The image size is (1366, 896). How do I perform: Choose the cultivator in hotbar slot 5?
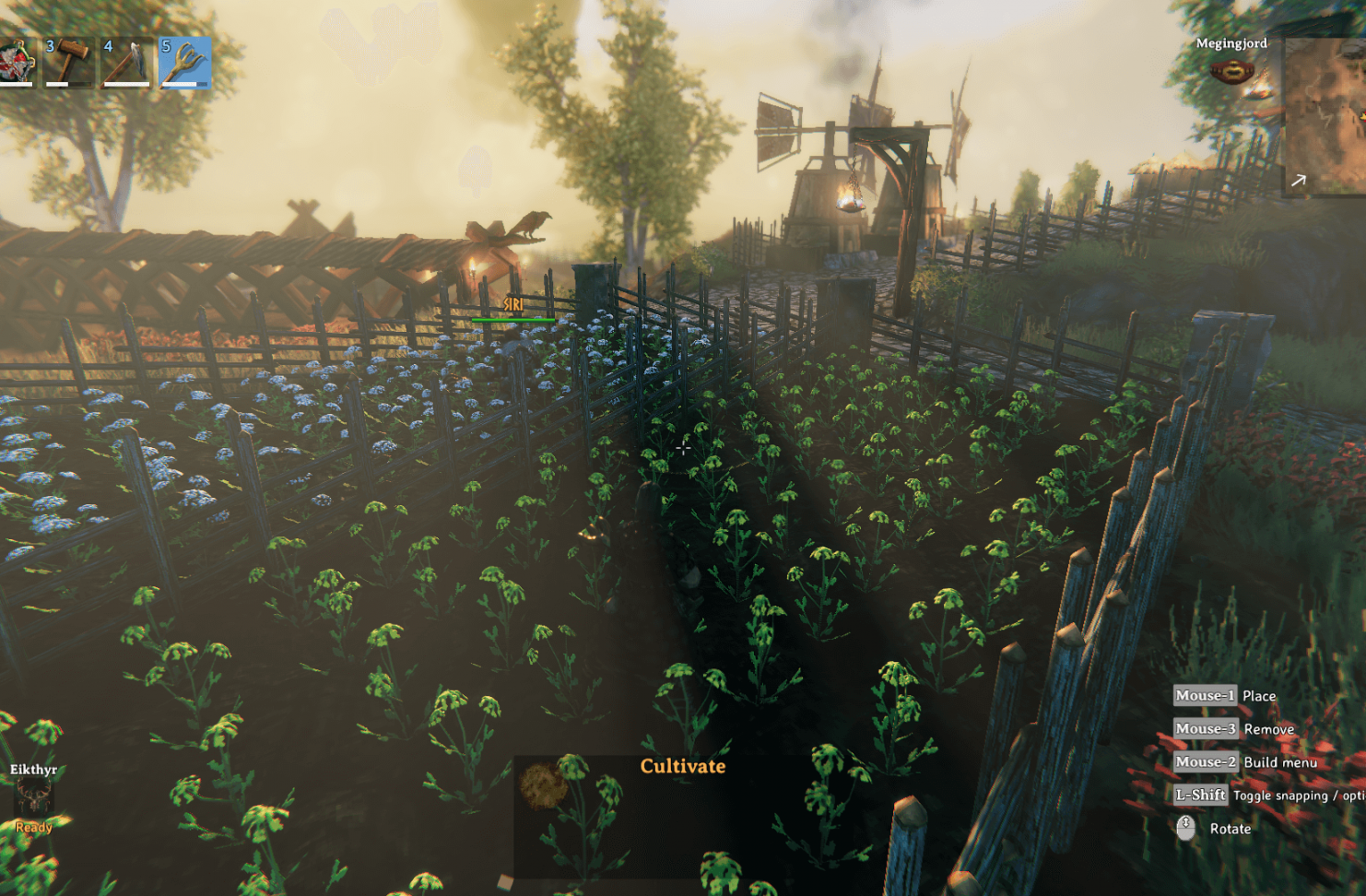pyautogui.click(x=184, y=62)
